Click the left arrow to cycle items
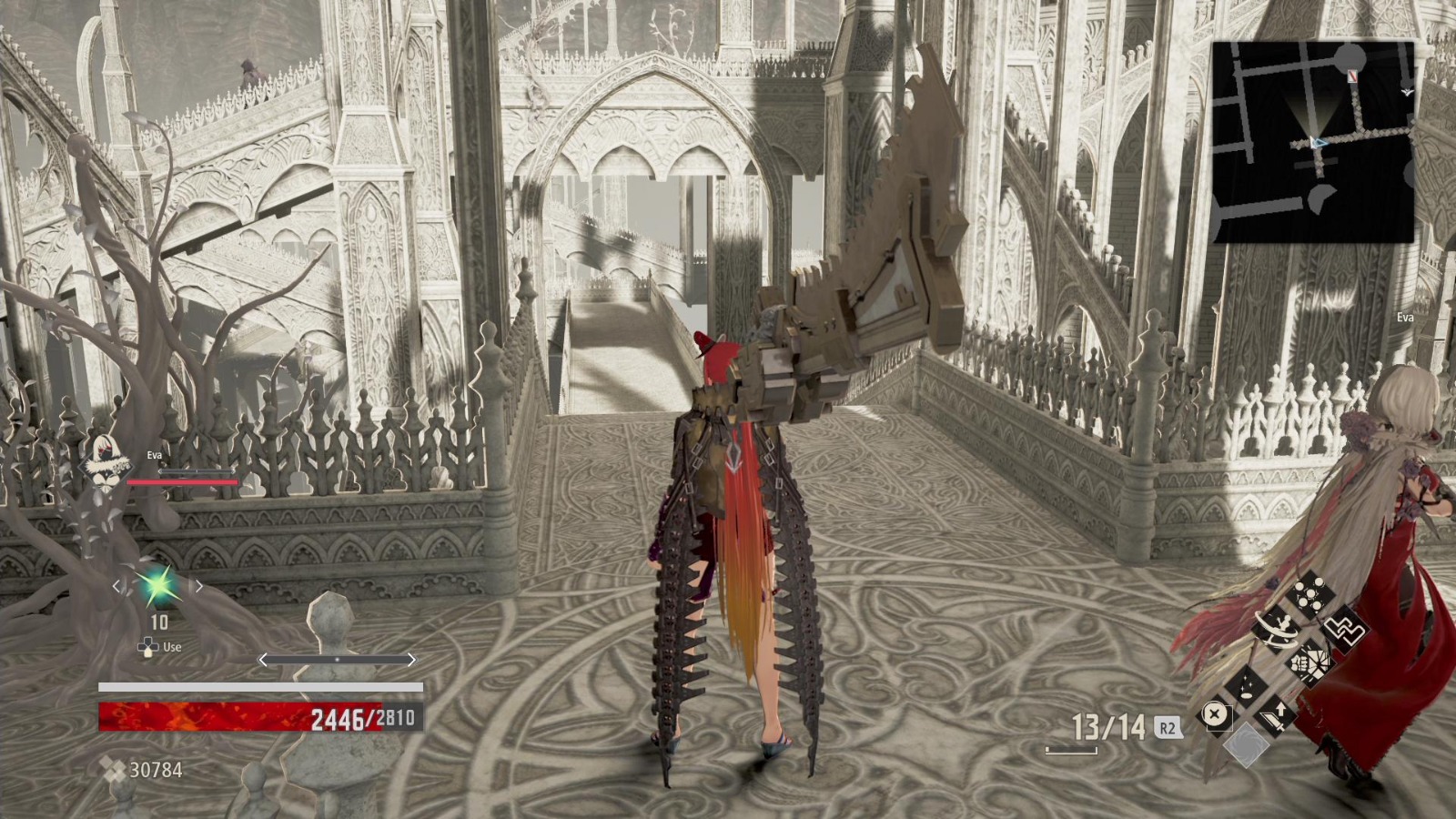1456x819 pixels. [x=116, y=587]
